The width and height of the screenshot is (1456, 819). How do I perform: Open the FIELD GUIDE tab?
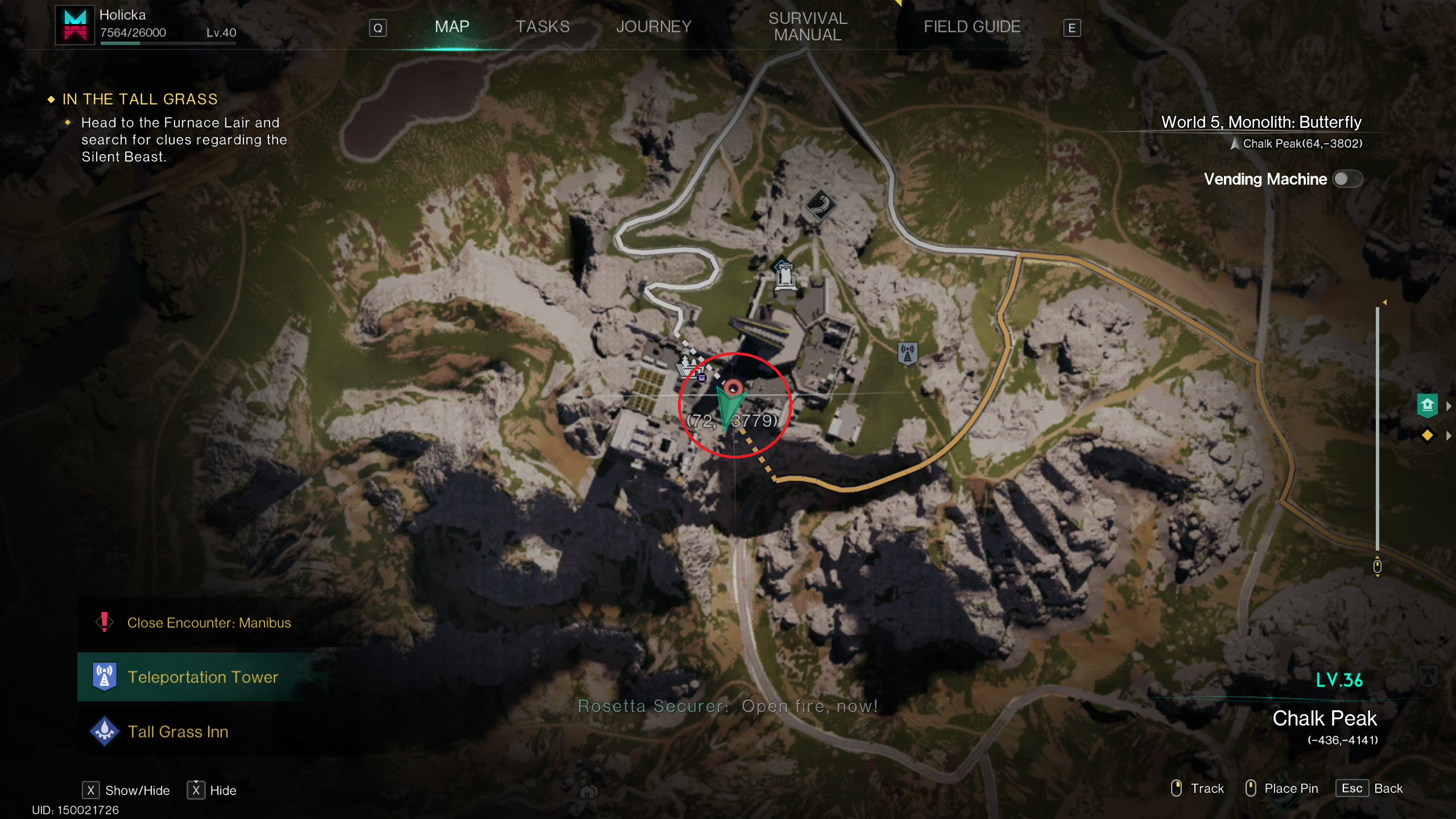coord(972,26)
